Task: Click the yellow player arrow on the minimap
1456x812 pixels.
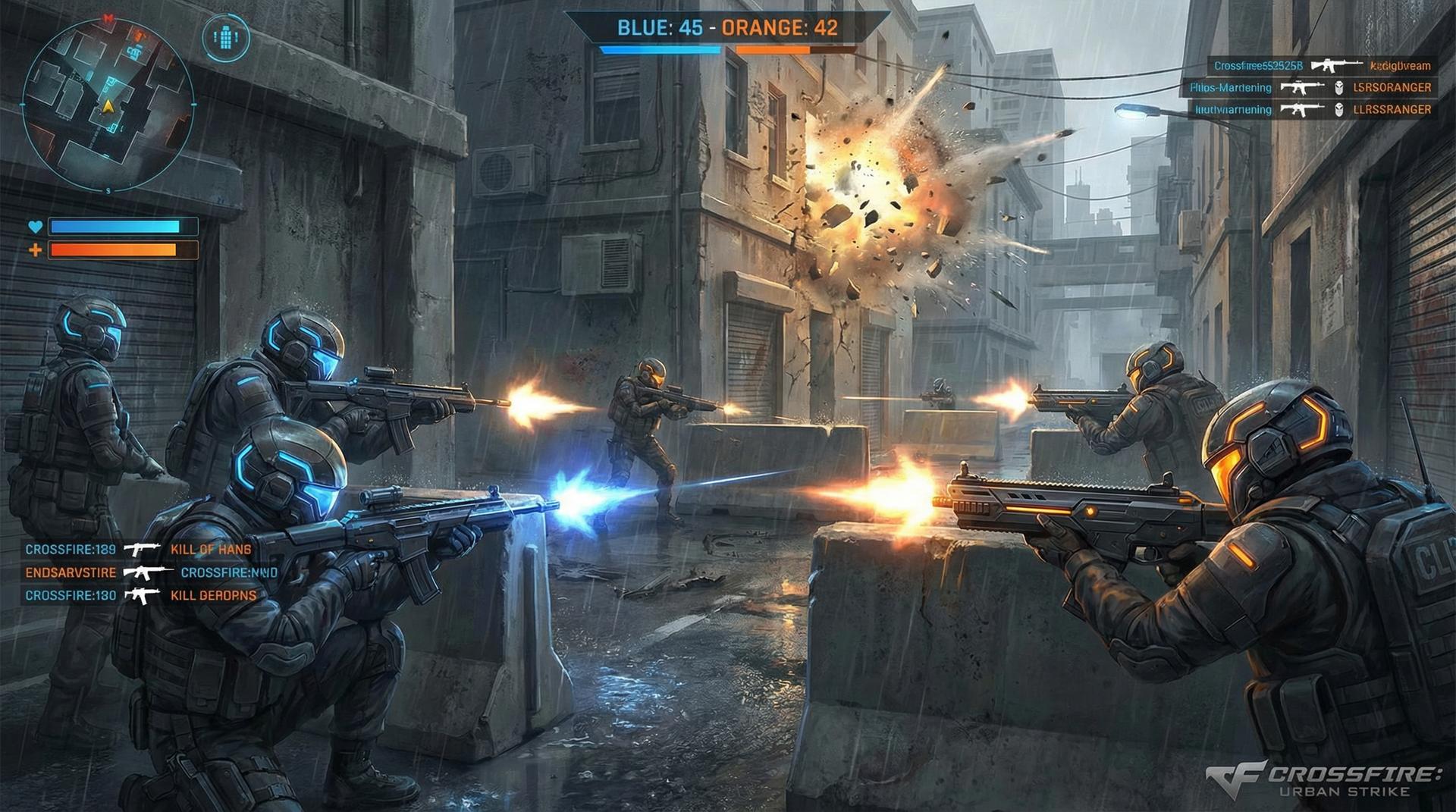Action: click(108, 105)
